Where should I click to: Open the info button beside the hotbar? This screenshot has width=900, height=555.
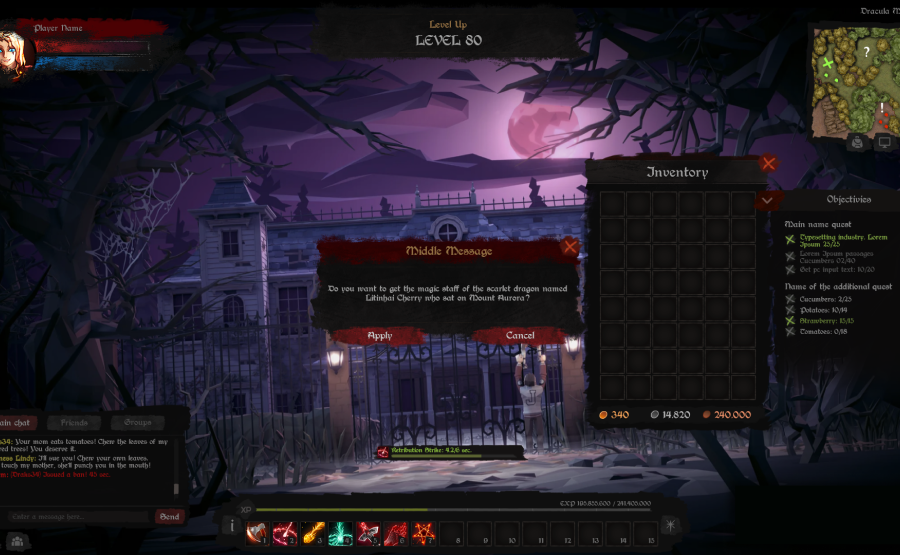pos(230,526)
